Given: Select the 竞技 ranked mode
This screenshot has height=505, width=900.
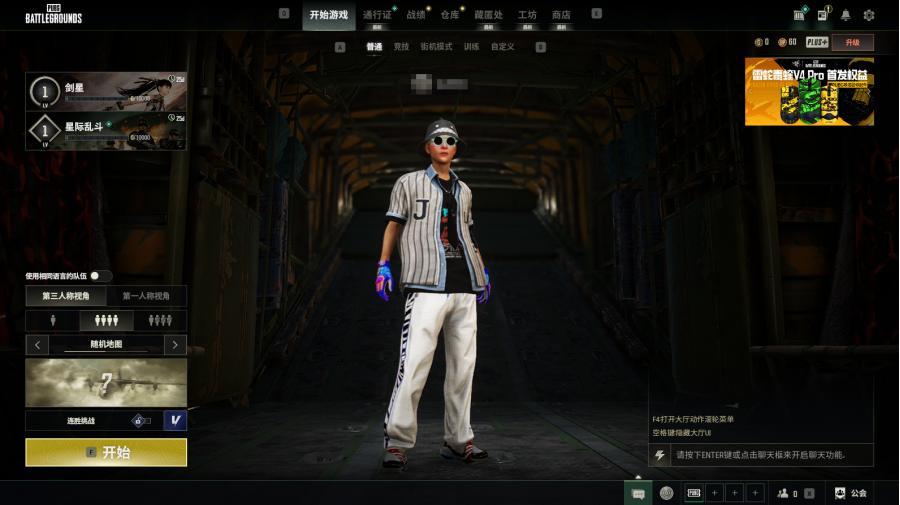Looking at the screenshot, I should pyautogui.click(x=401, y=47).
